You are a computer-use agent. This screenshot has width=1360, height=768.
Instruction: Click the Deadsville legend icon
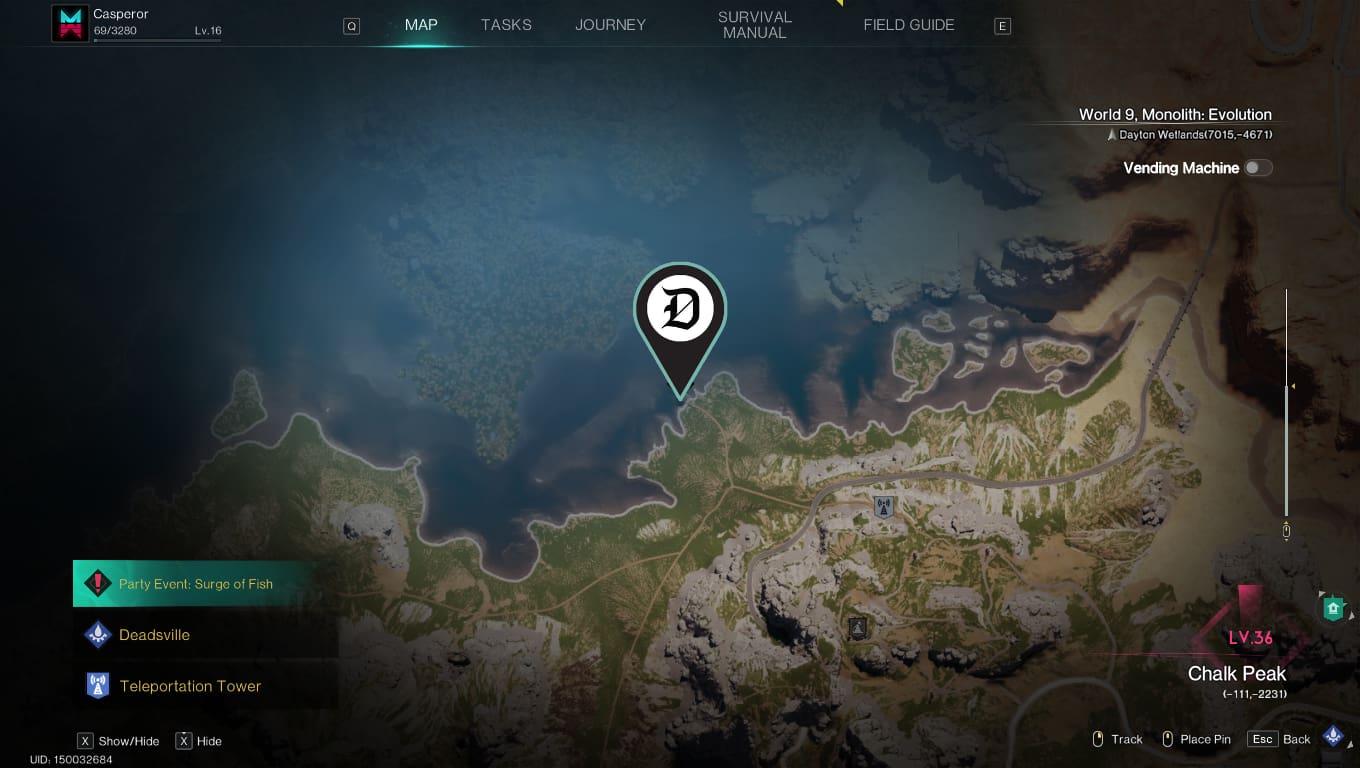tap(97, 634)
